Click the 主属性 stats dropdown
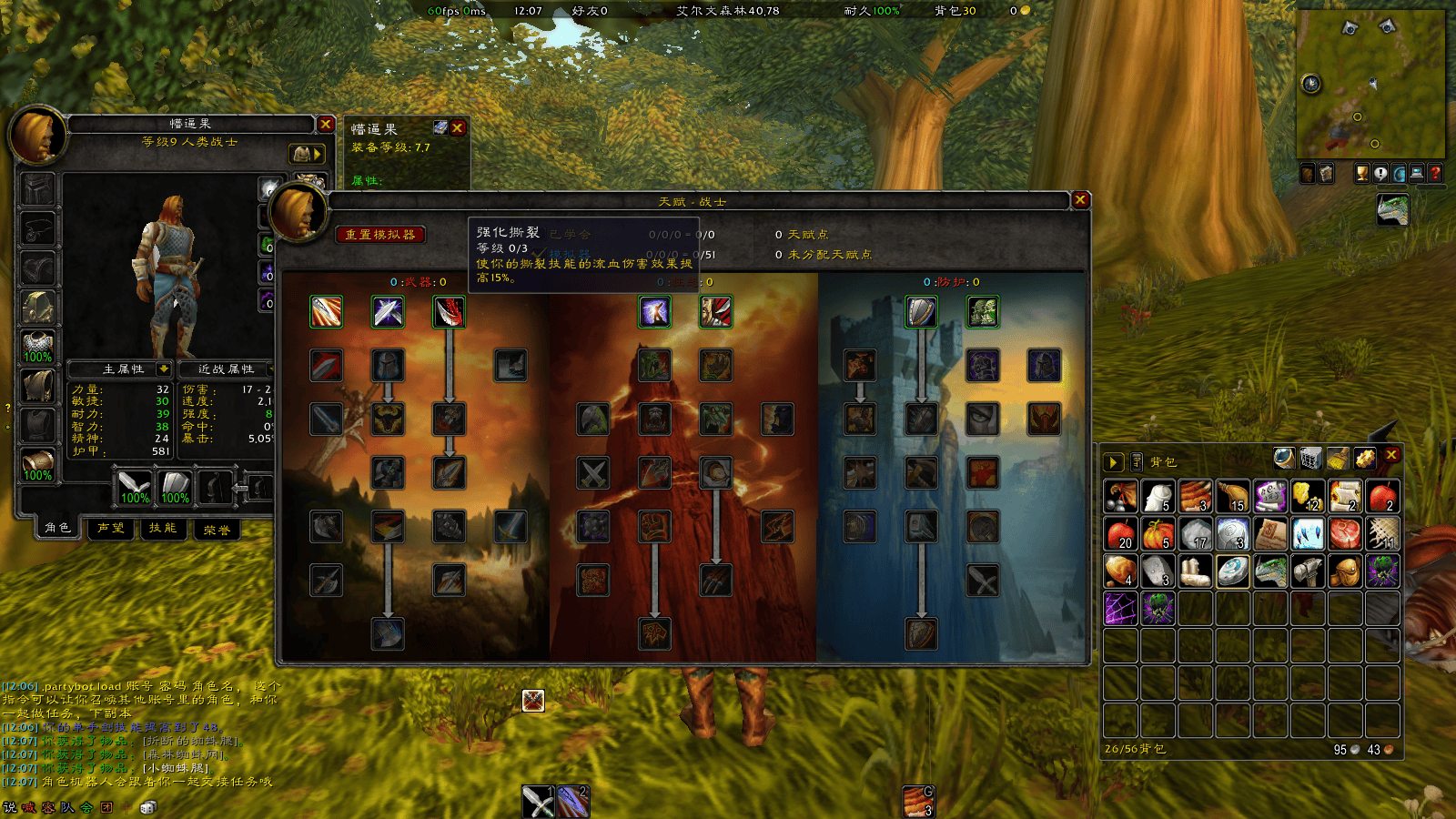Screen dimensions: 1456x819 [x=164, y=369]
